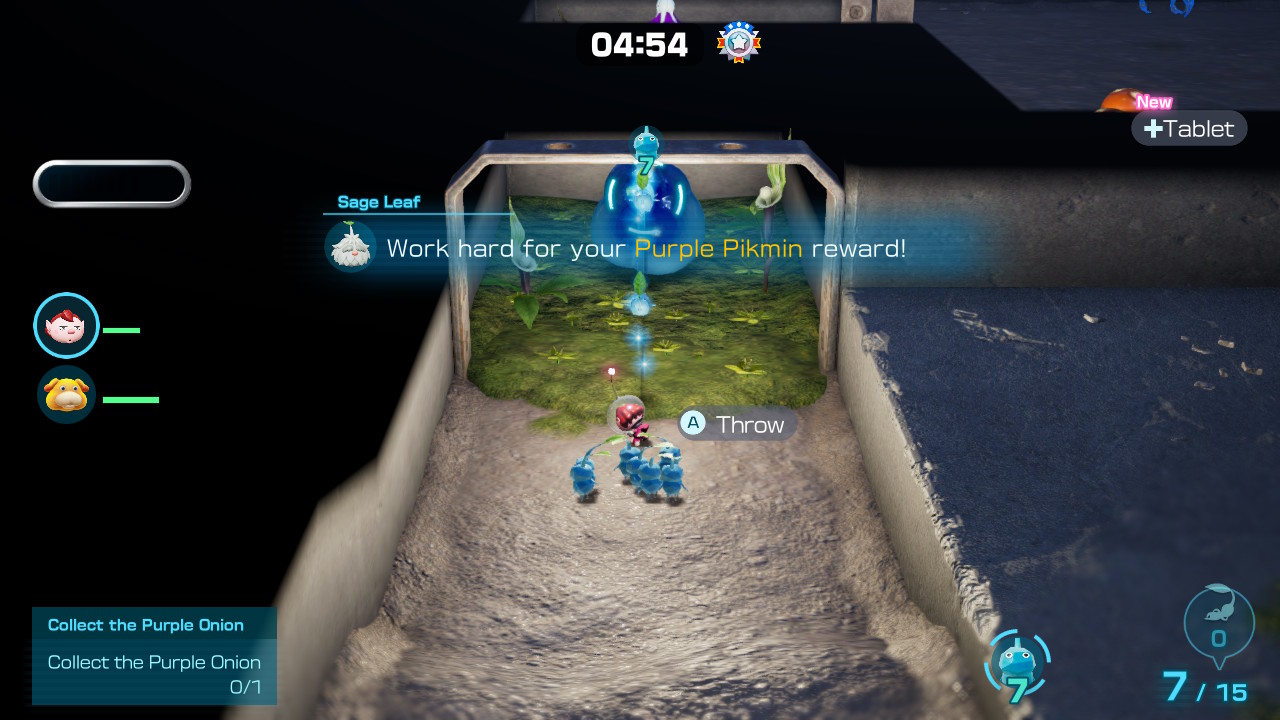
Task: Select the red-haired leader avatar
Action: pos(66,325)
